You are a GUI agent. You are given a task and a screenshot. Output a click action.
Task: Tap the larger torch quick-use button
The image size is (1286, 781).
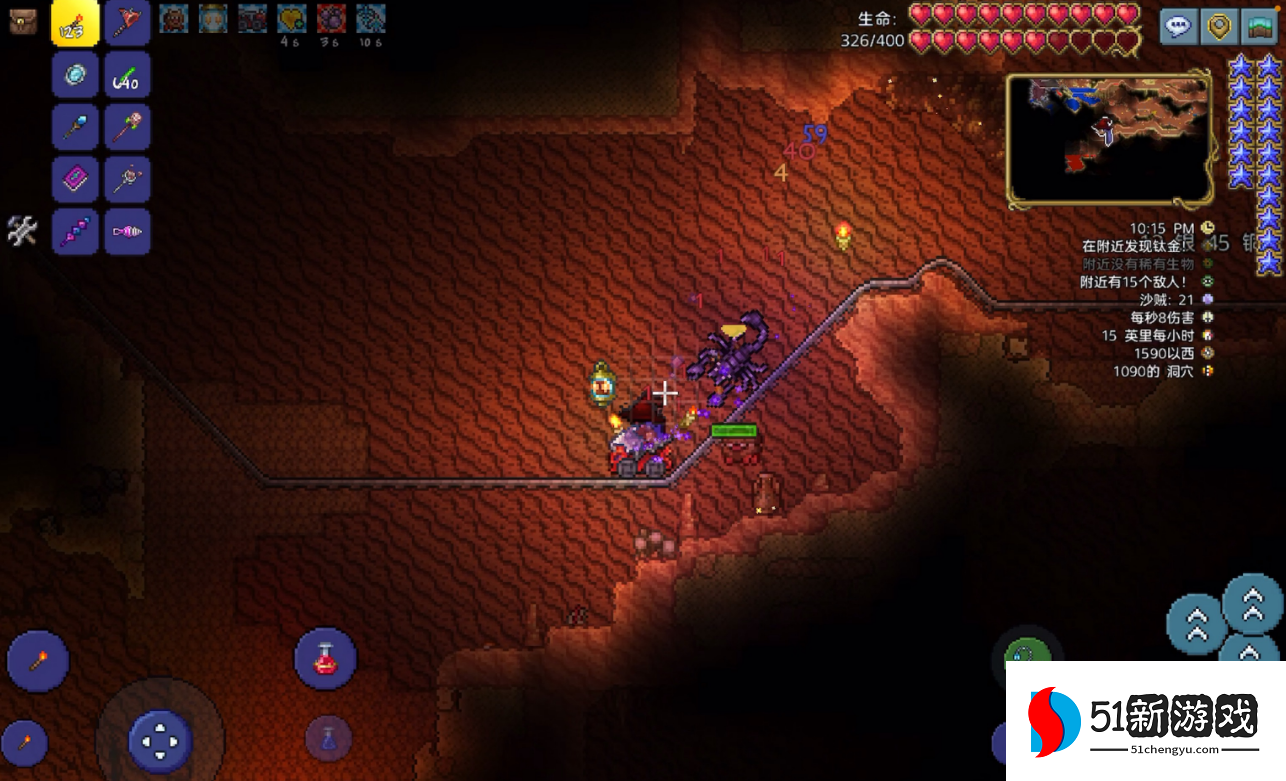(38, 661)
